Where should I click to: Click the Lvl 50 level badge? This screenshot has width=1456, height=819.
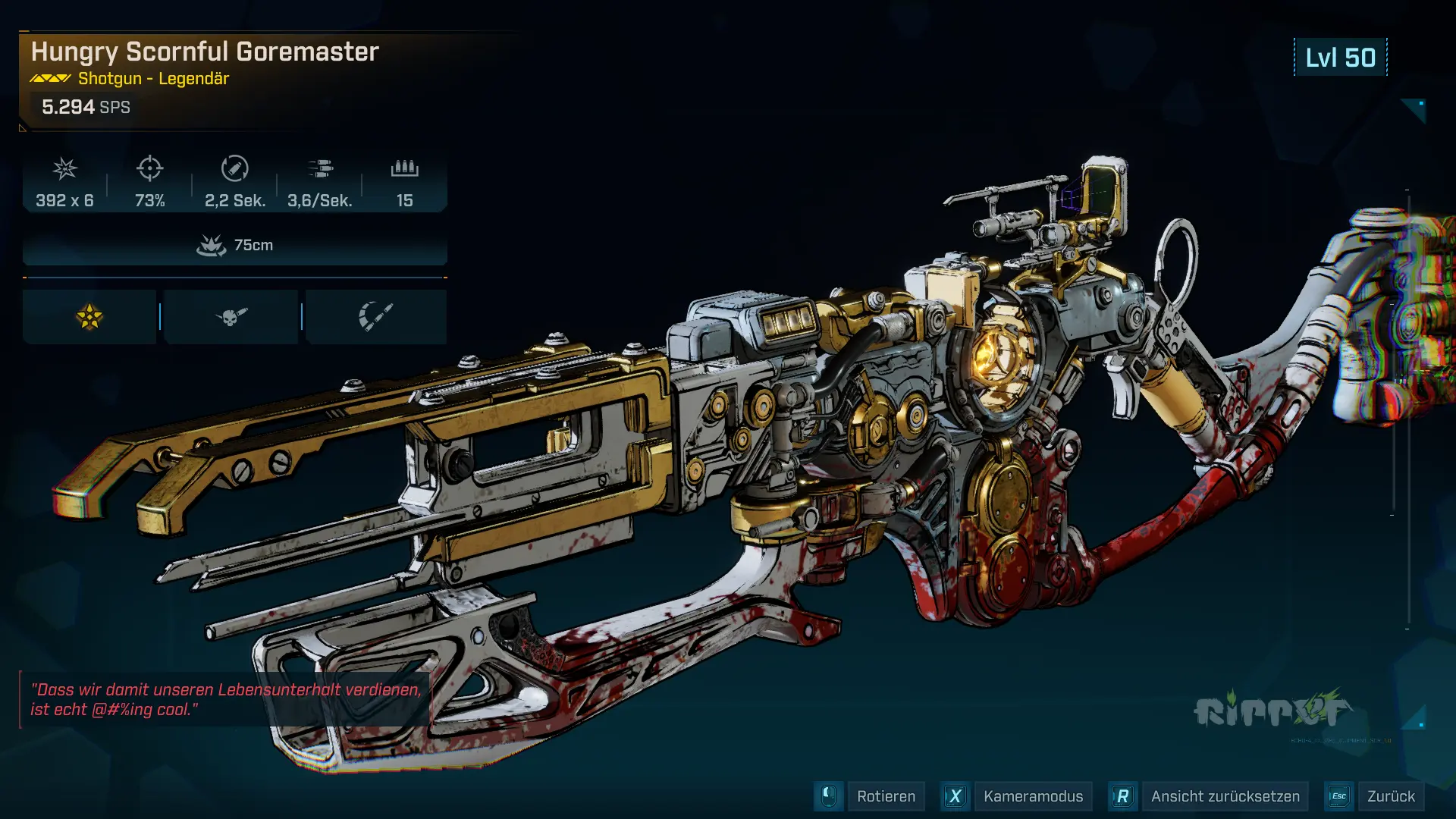pyautogui.click(x=1339, y=55)
